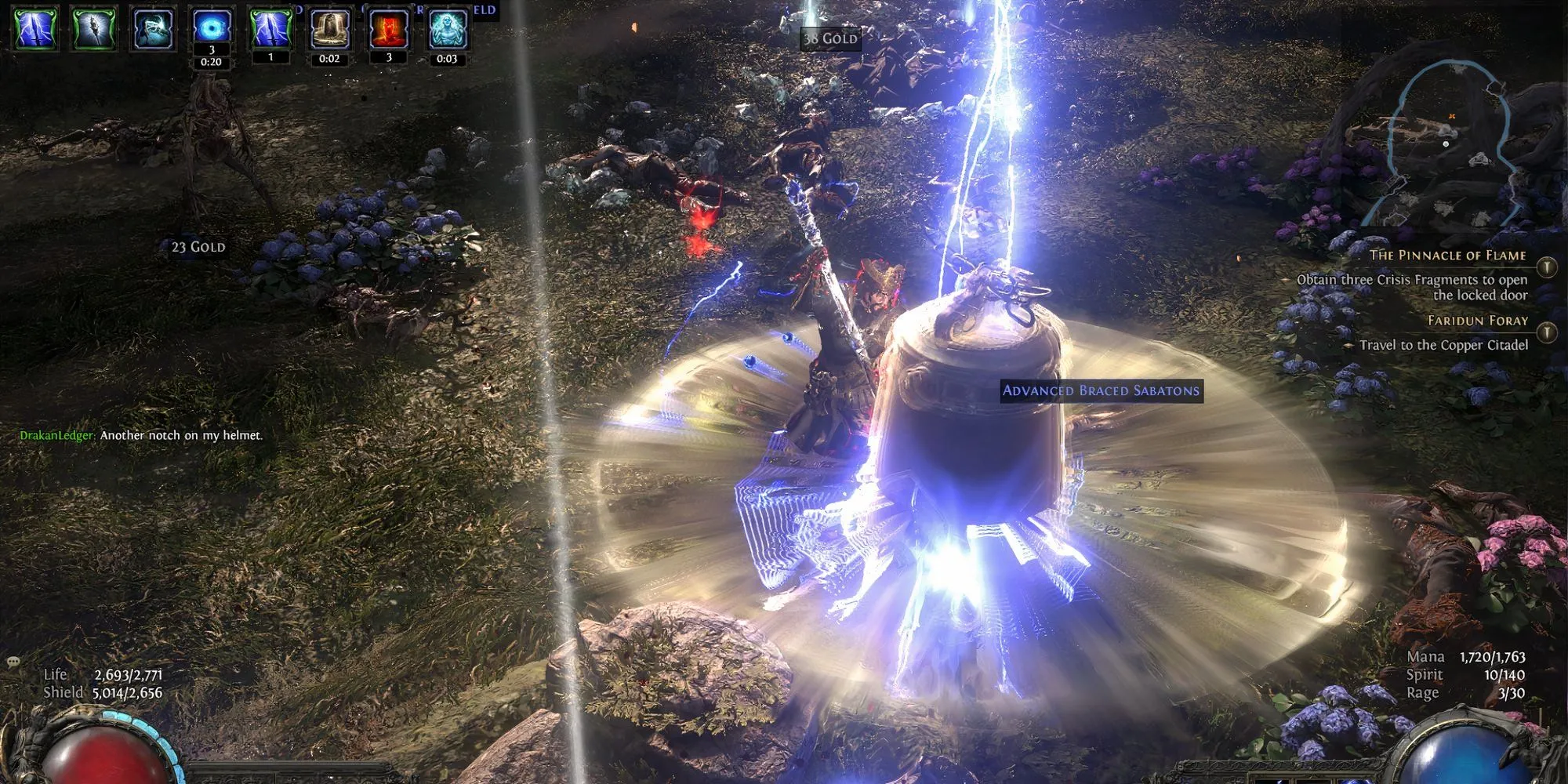The image size is (1568, 784).
Task: Grab the 38 Gold loot label
Action: pos(830,38)
